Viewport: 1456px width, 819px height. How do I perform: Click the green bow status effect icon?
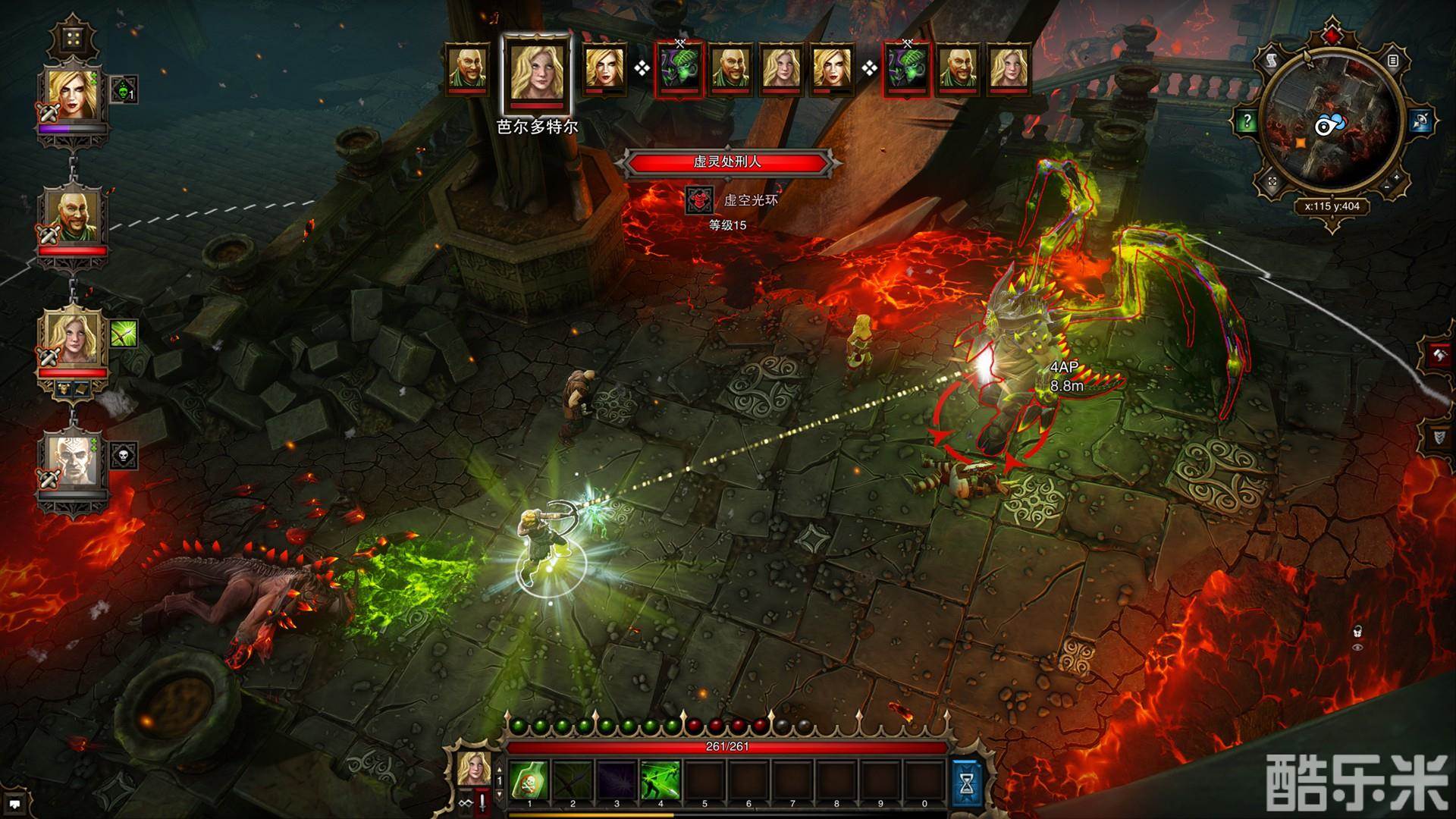click(x=124, y=334)
